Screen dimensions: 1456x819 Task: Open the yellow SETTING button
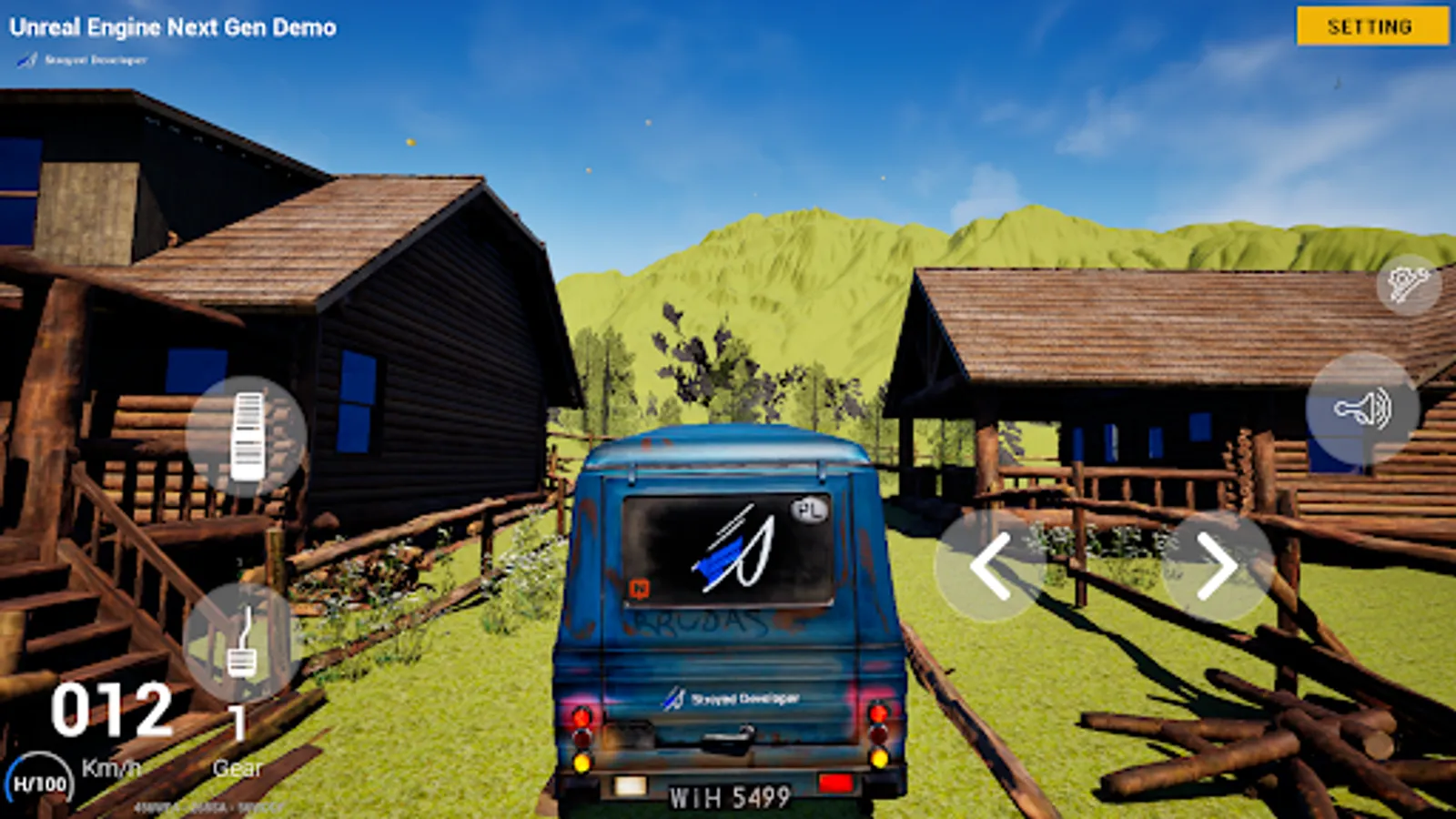tap(1371, 26)
